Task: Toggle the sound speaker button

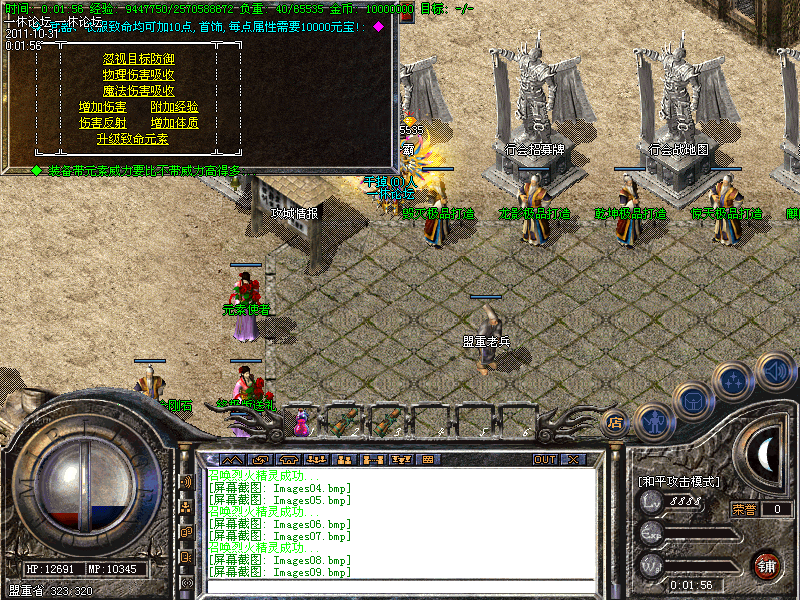Action: 775,370
